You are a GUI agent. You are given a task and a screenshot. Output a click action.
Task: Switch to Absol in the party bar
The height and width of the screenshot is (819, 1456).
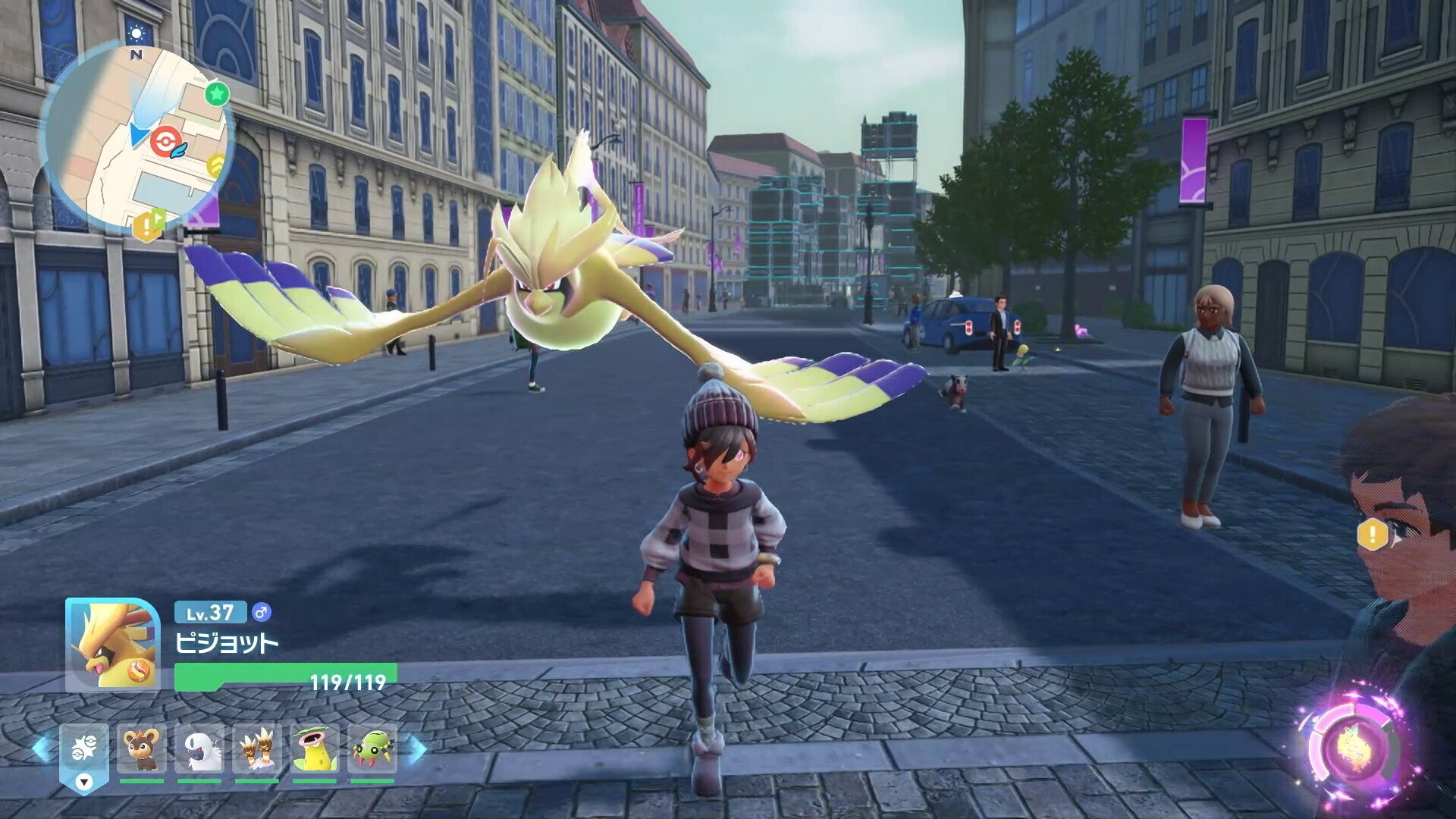point(199,749)
